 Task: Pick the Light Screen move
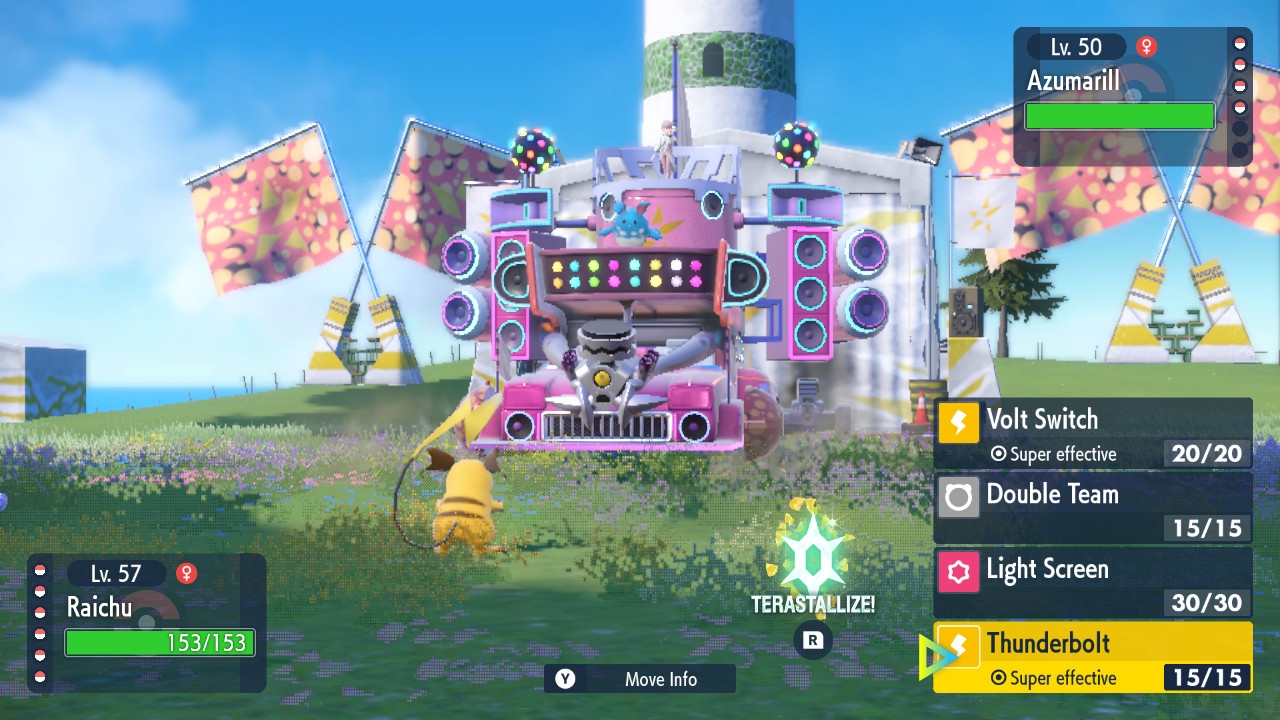coord(1092,582)
